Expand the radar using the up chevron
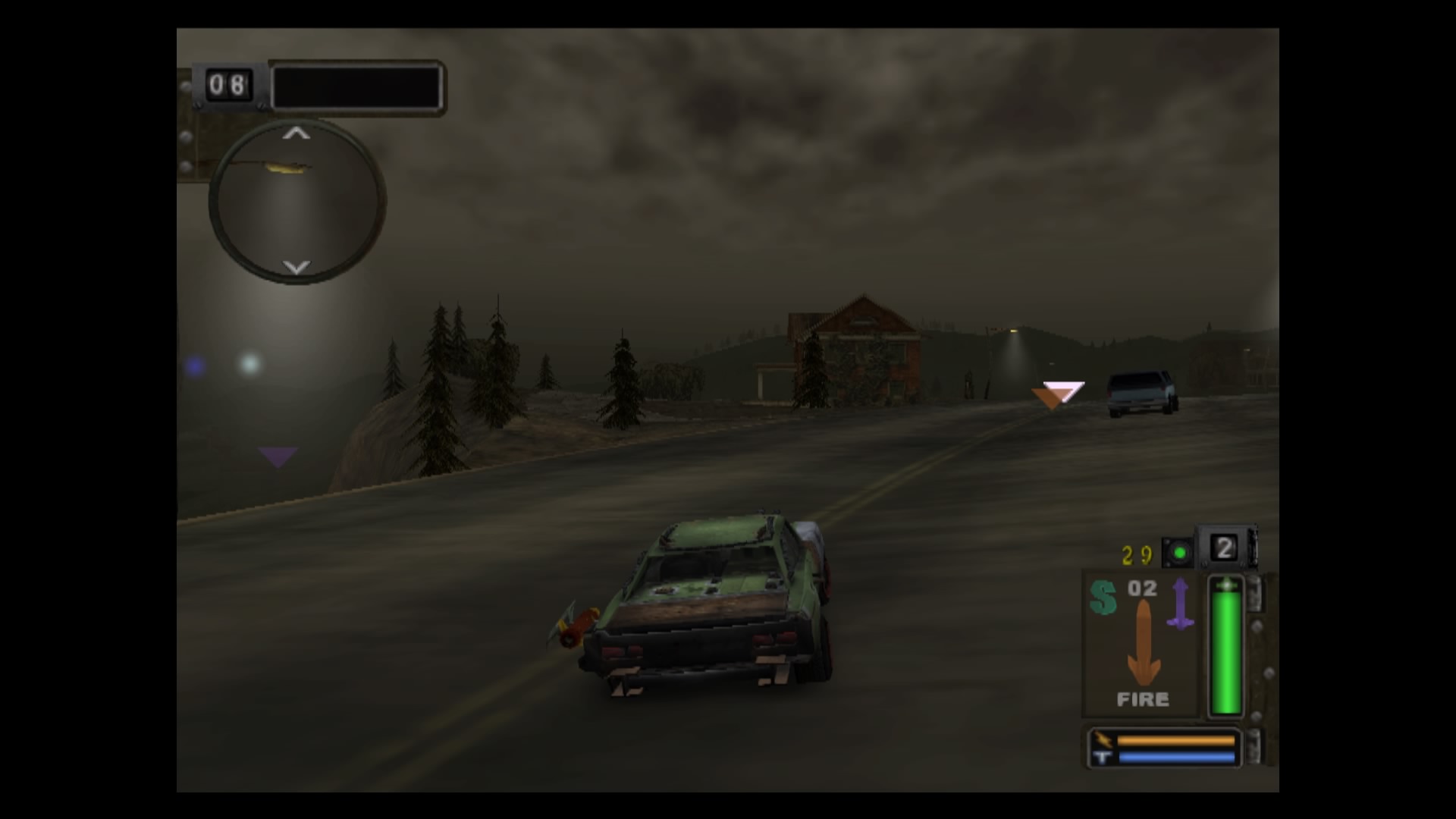This screenshot has height=819, width=1456. (x=297, y=135)
